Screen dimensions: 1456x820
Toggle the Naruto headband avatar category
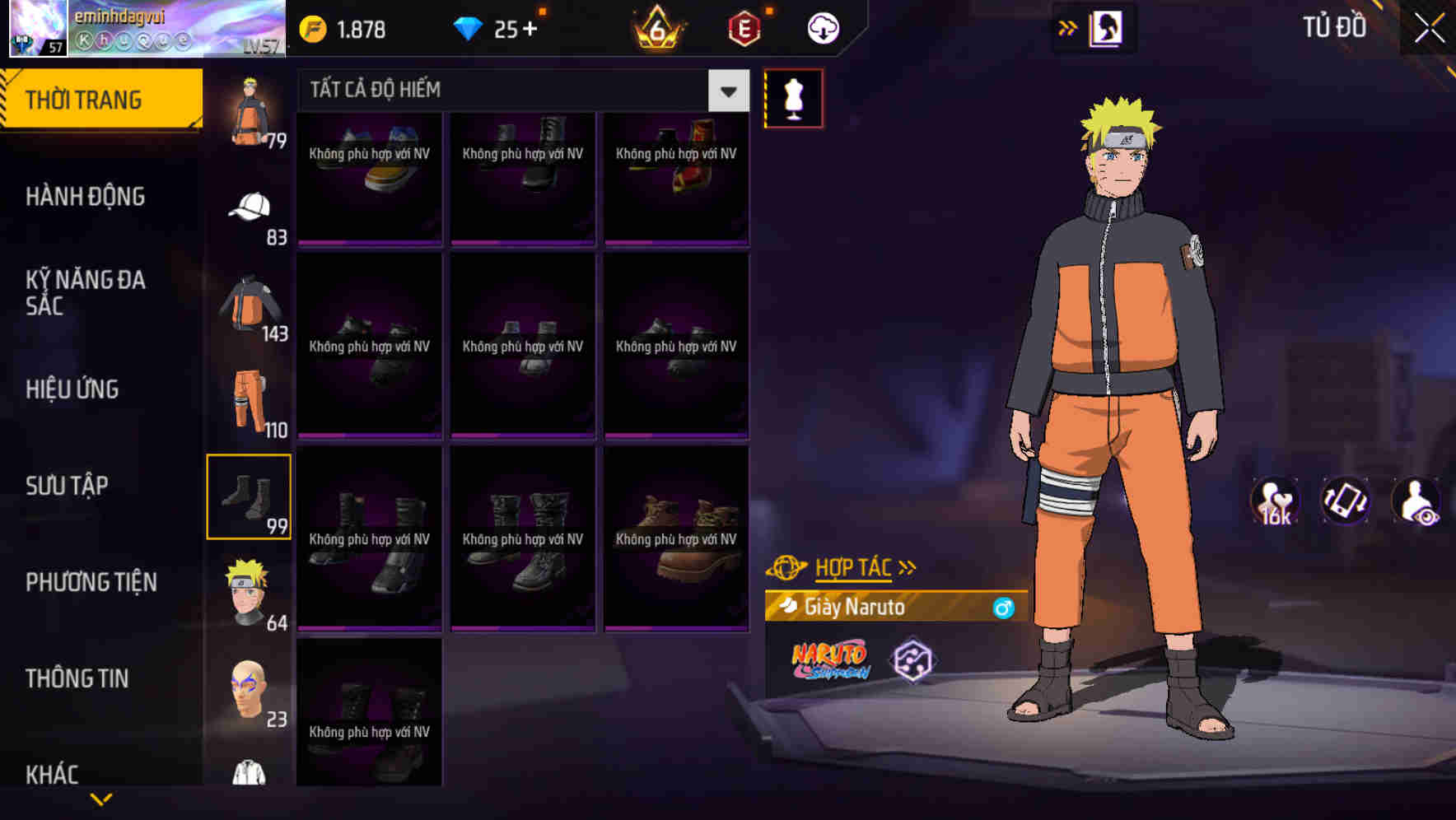click(x=248, y=589)
